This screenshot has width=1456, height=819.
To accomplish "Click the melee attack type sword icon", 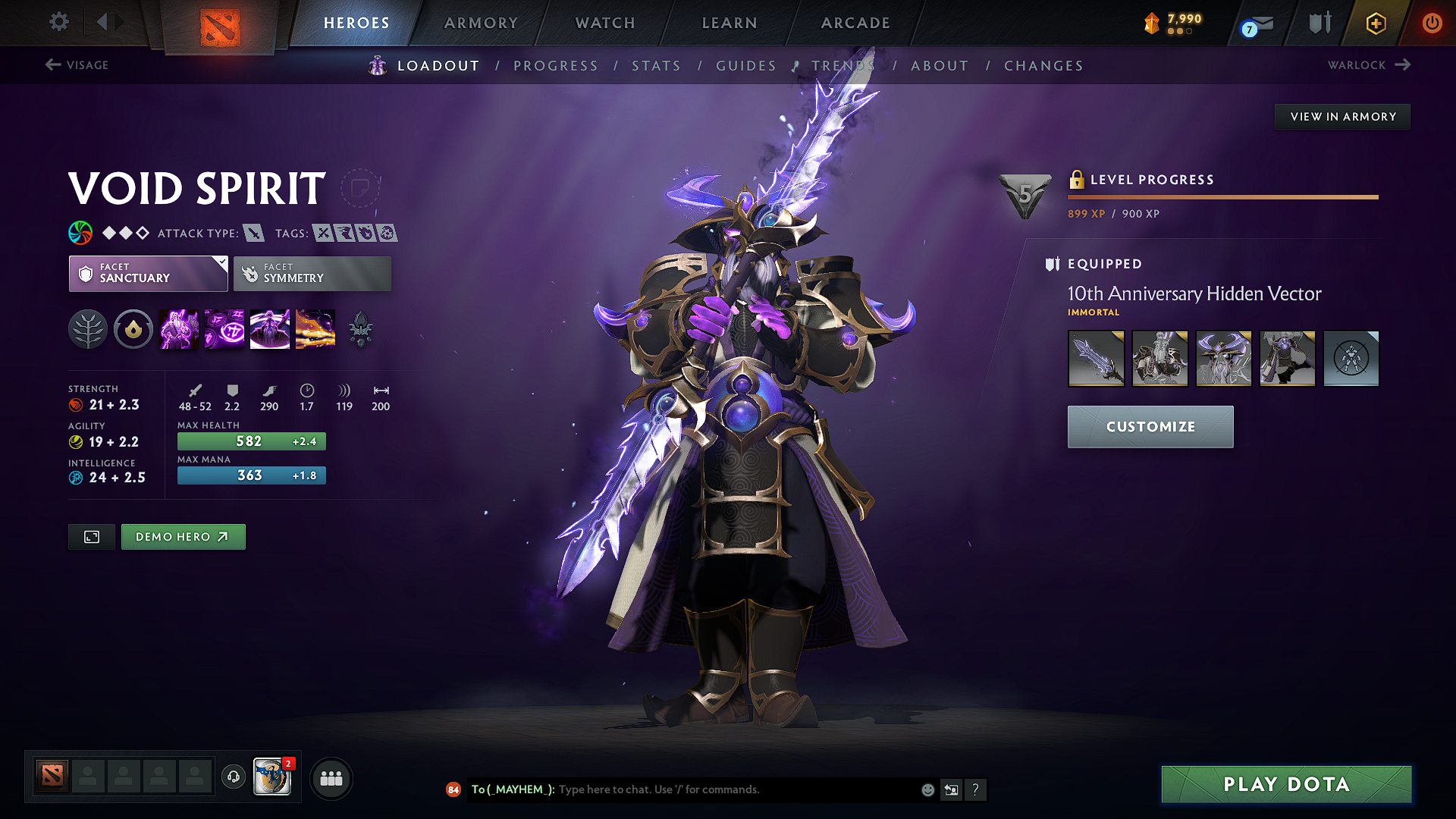I will point(253,233).
